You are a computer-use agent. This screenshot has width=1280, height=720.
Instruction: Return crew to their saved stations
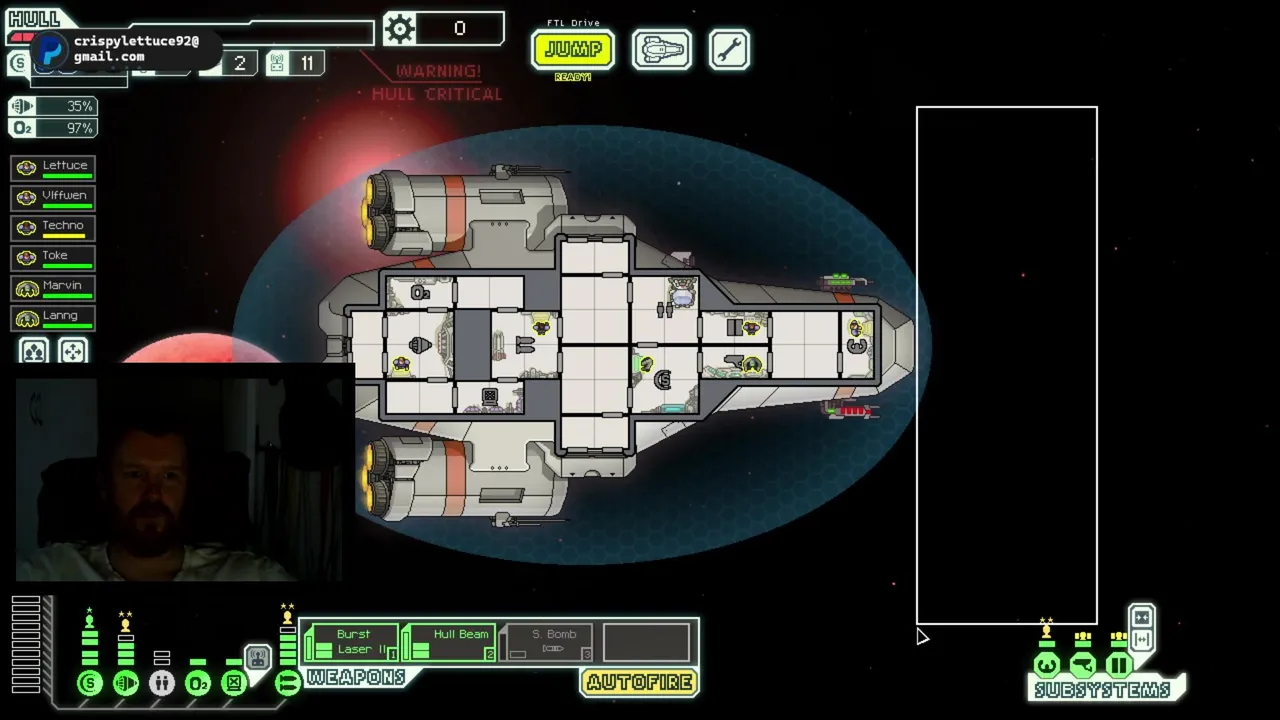(73, 351)
